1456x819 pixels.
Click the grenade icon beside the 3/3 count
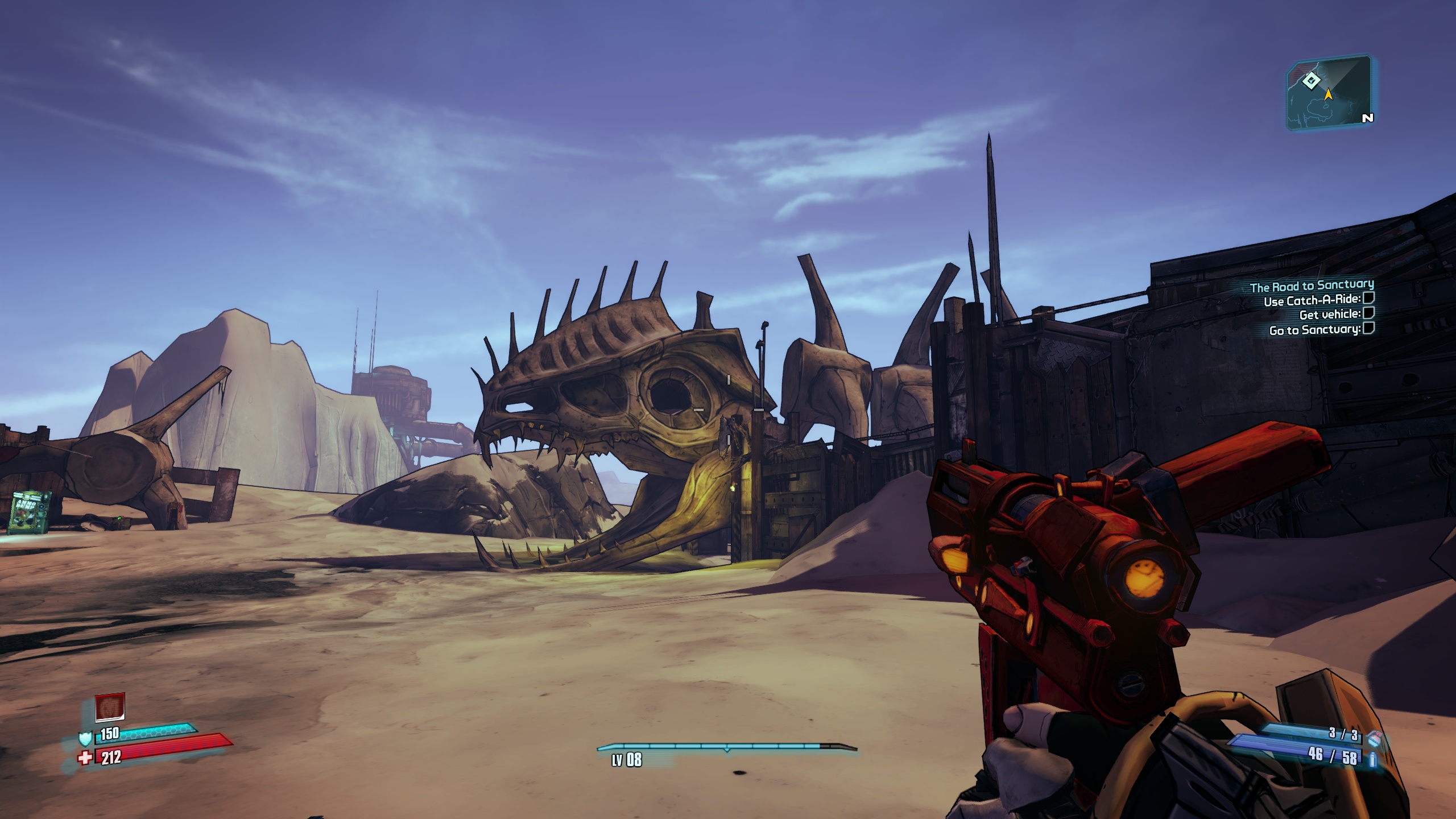tap(1371, 737)
